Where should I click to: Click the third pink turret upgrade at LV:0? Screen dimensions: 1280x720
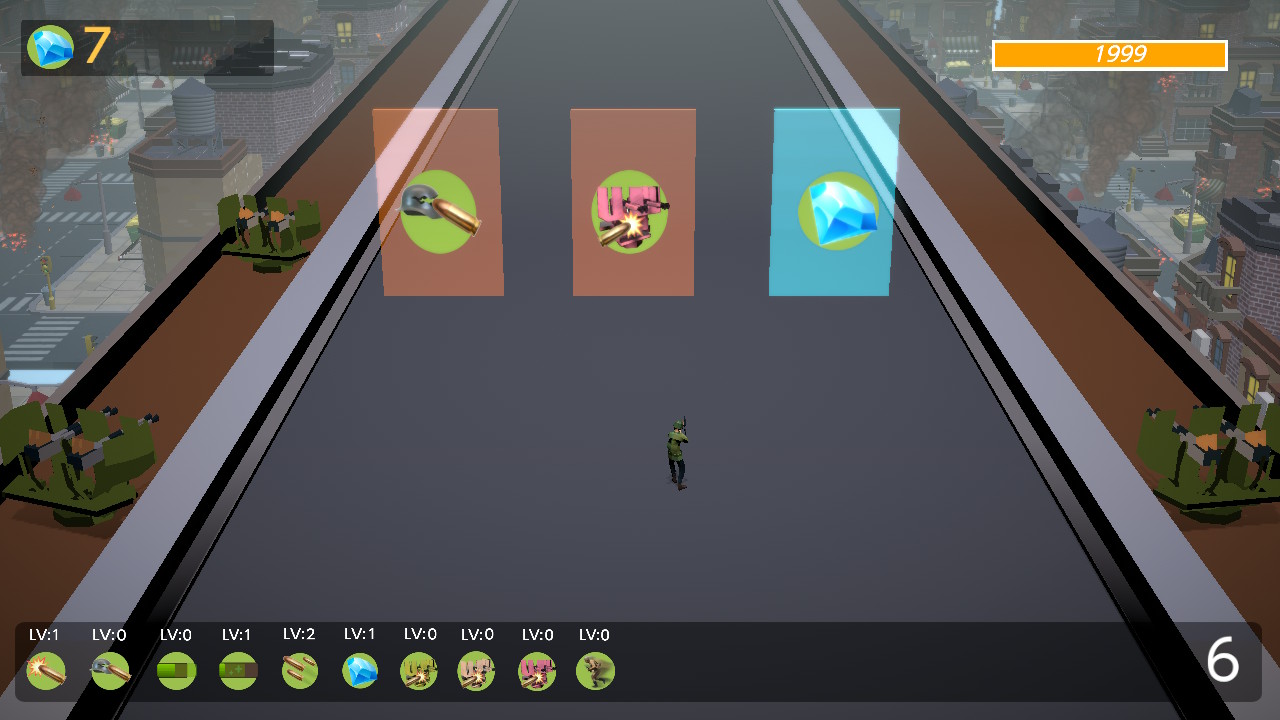pos(536,670)
